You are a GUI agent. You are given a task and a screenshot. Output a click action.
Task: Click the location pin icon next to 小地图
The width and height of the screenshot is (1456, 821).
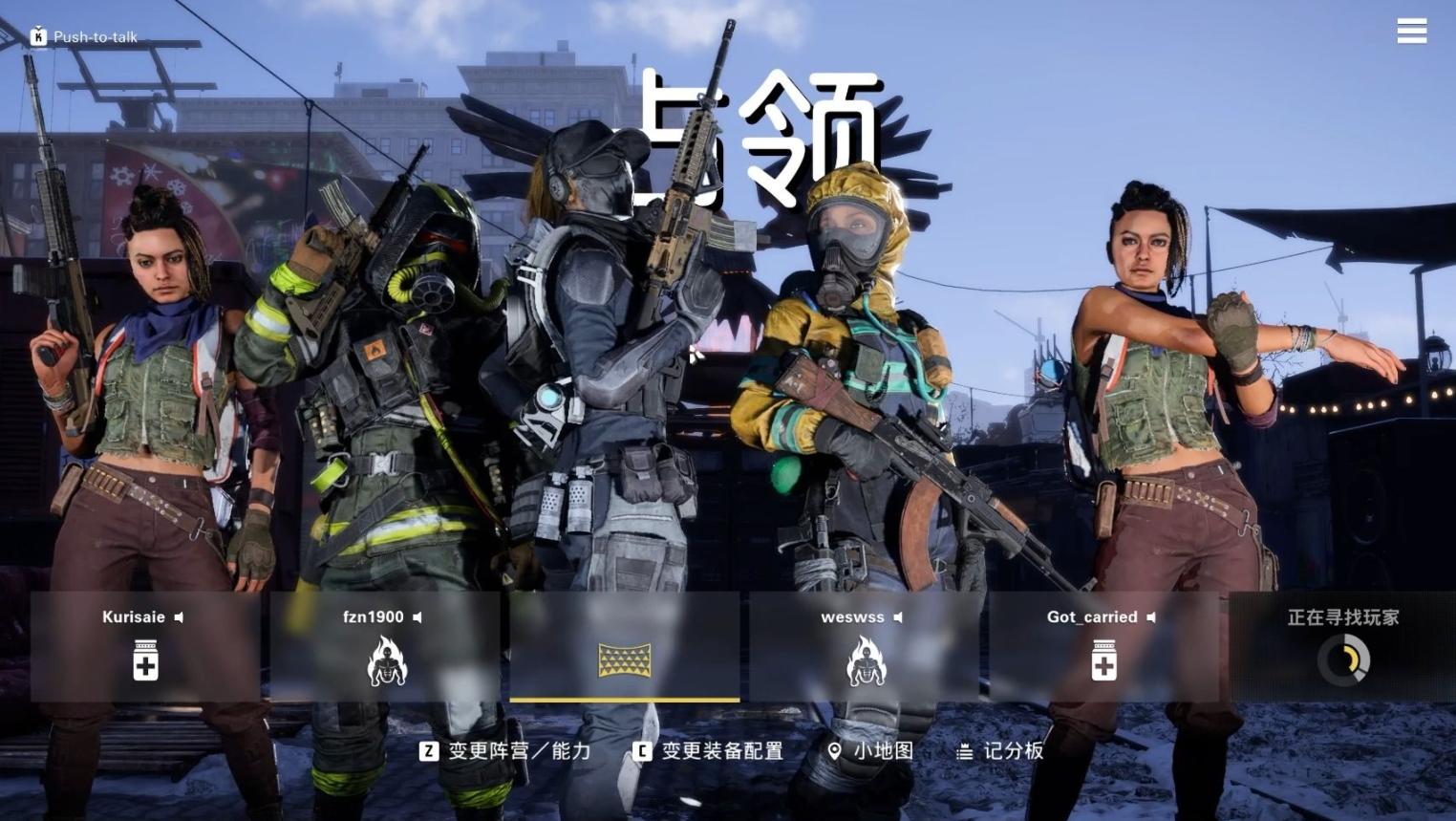(x=836, y=751)
